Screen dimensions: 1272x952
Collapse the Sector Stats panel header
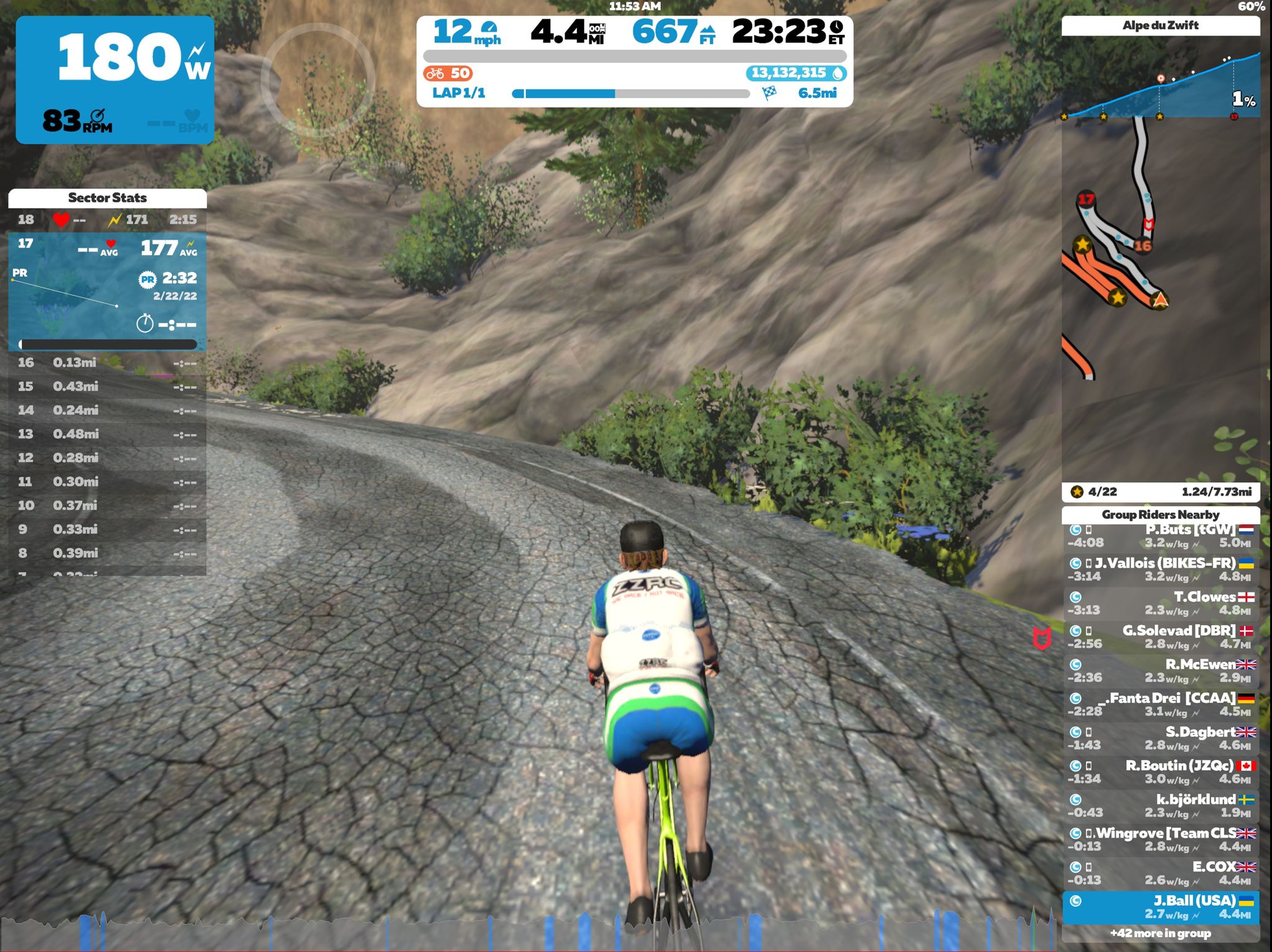(x=107, y=198)
